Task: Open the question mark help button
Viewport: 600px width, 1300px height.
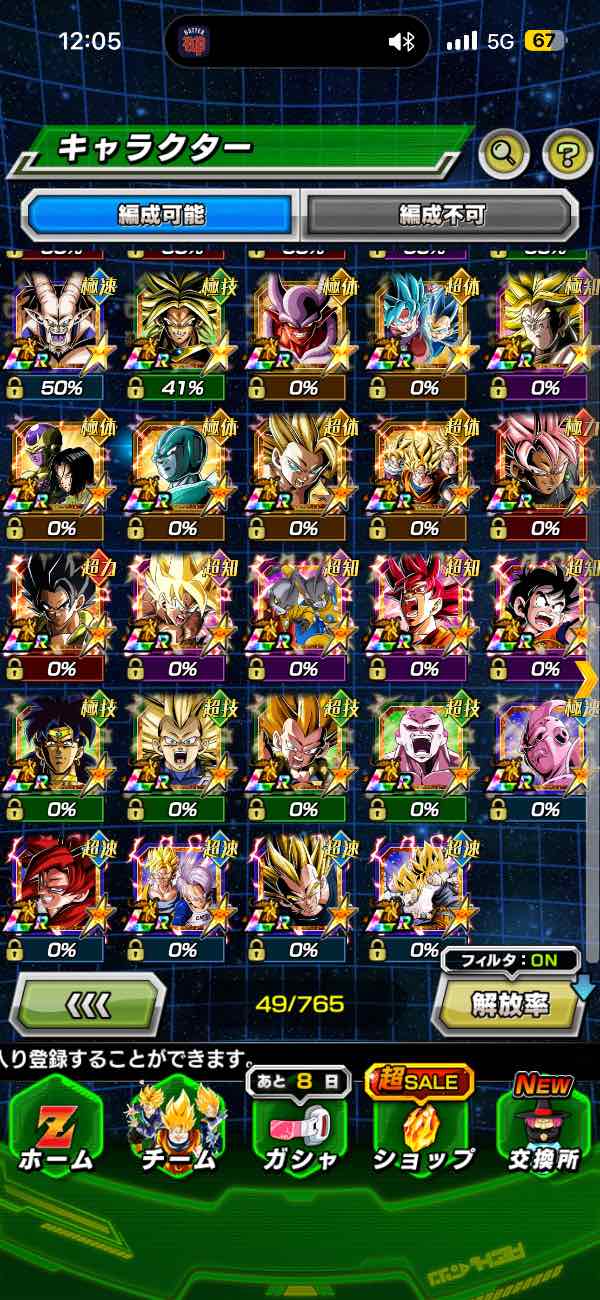Action: pos(567,153)
